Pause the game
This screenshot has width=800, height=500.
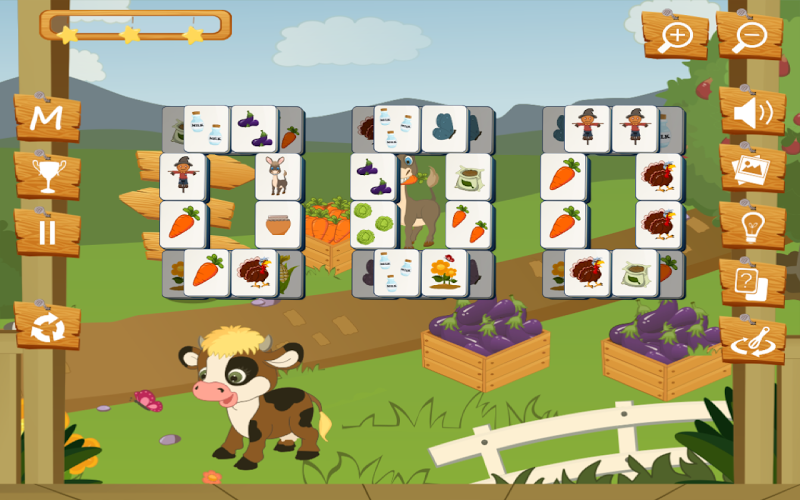click(47, 233)
